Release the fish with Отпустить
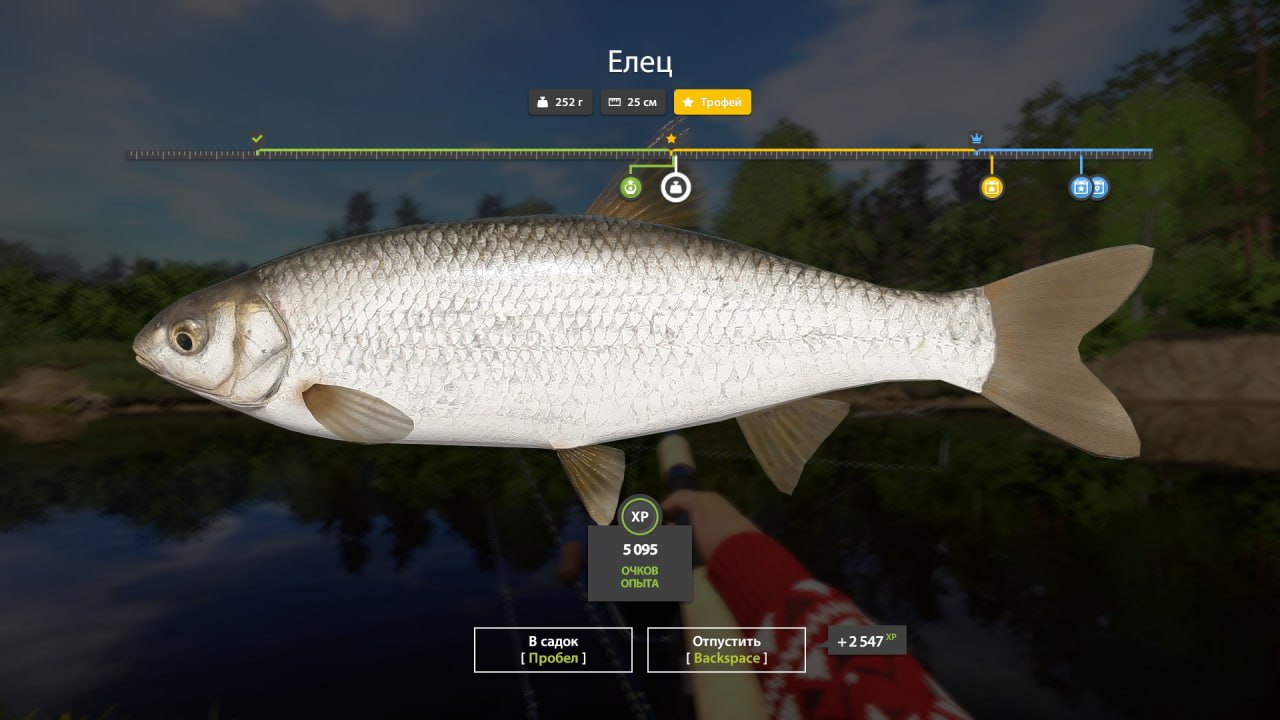The image size is (1280, 720). (726, 649)
